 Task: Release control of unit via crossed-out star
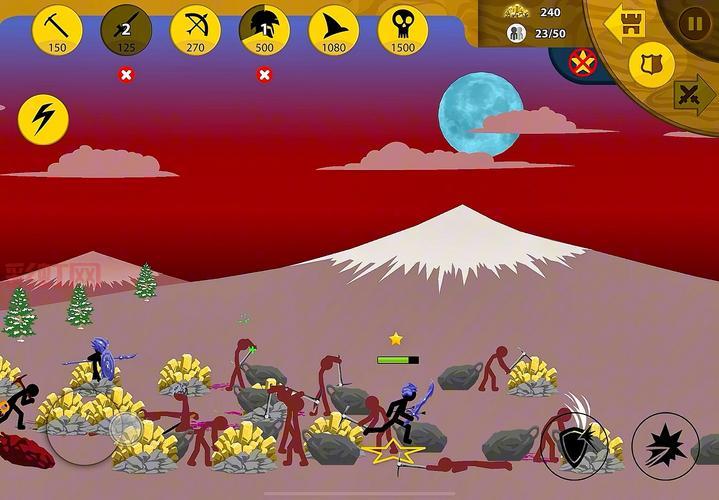[x=582, y=64]
